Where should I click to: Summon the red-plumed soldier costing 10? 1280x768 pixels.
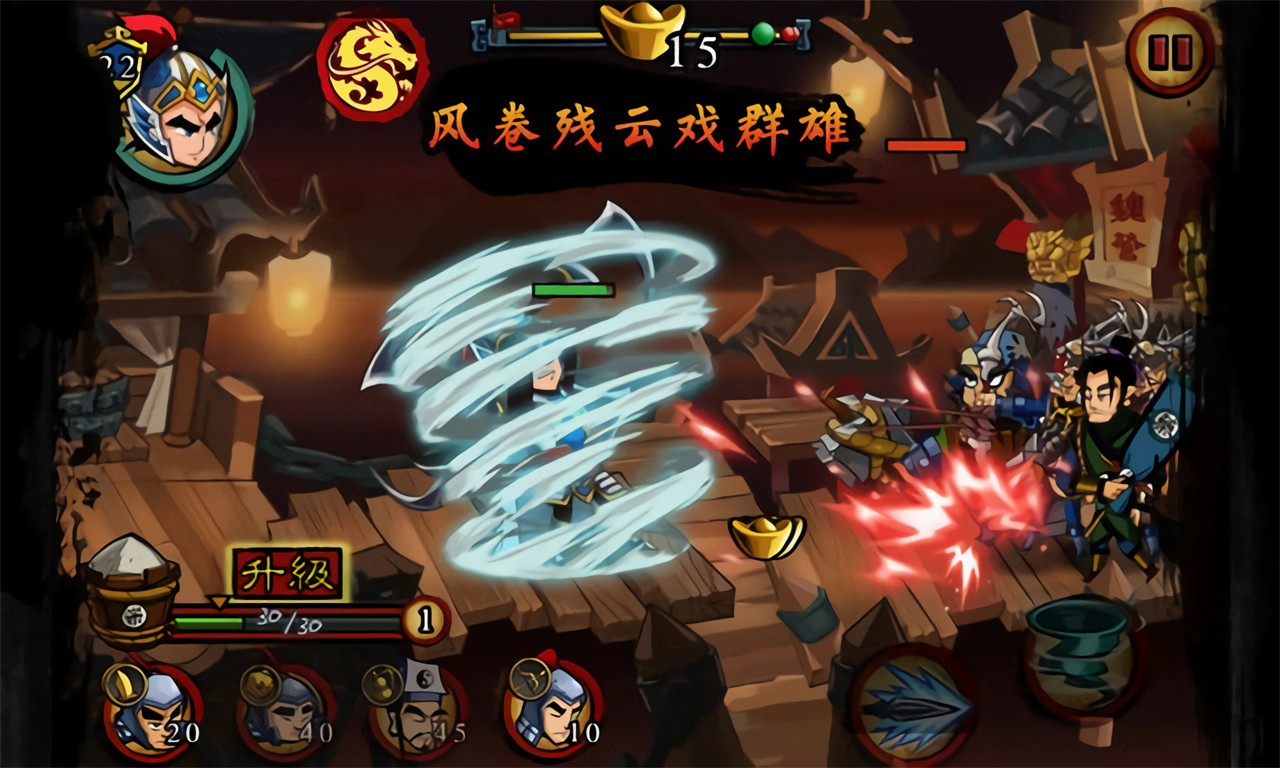coord(552,709)
